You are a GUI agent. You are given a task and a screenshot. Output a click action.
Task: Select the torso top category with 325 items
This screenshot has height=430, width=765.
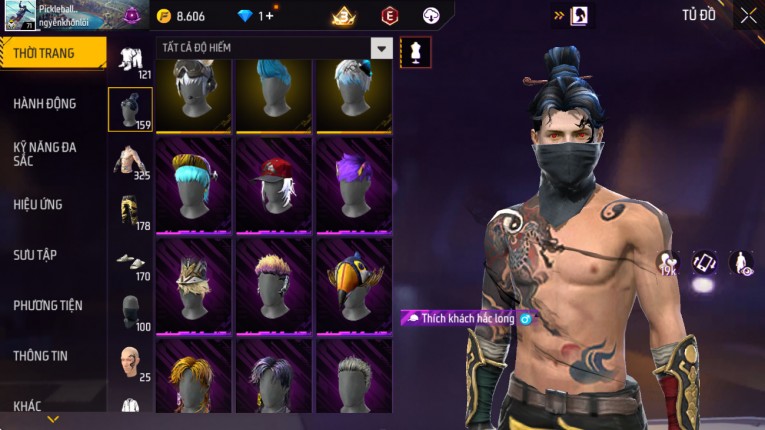130,161
